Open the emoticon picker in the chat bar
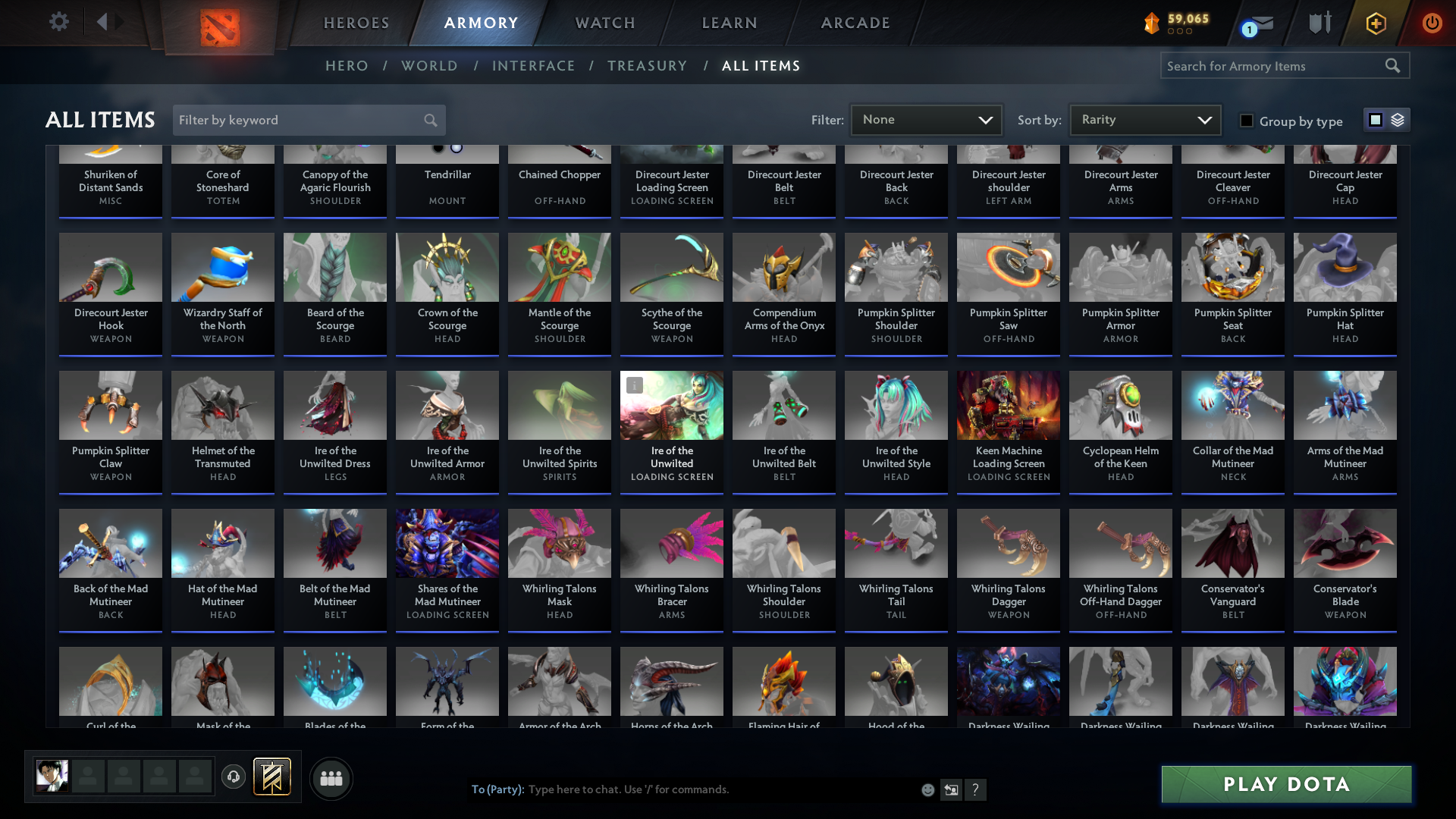Image resolution: width=1456 pixels, height=819 pixels. (927, 789)
